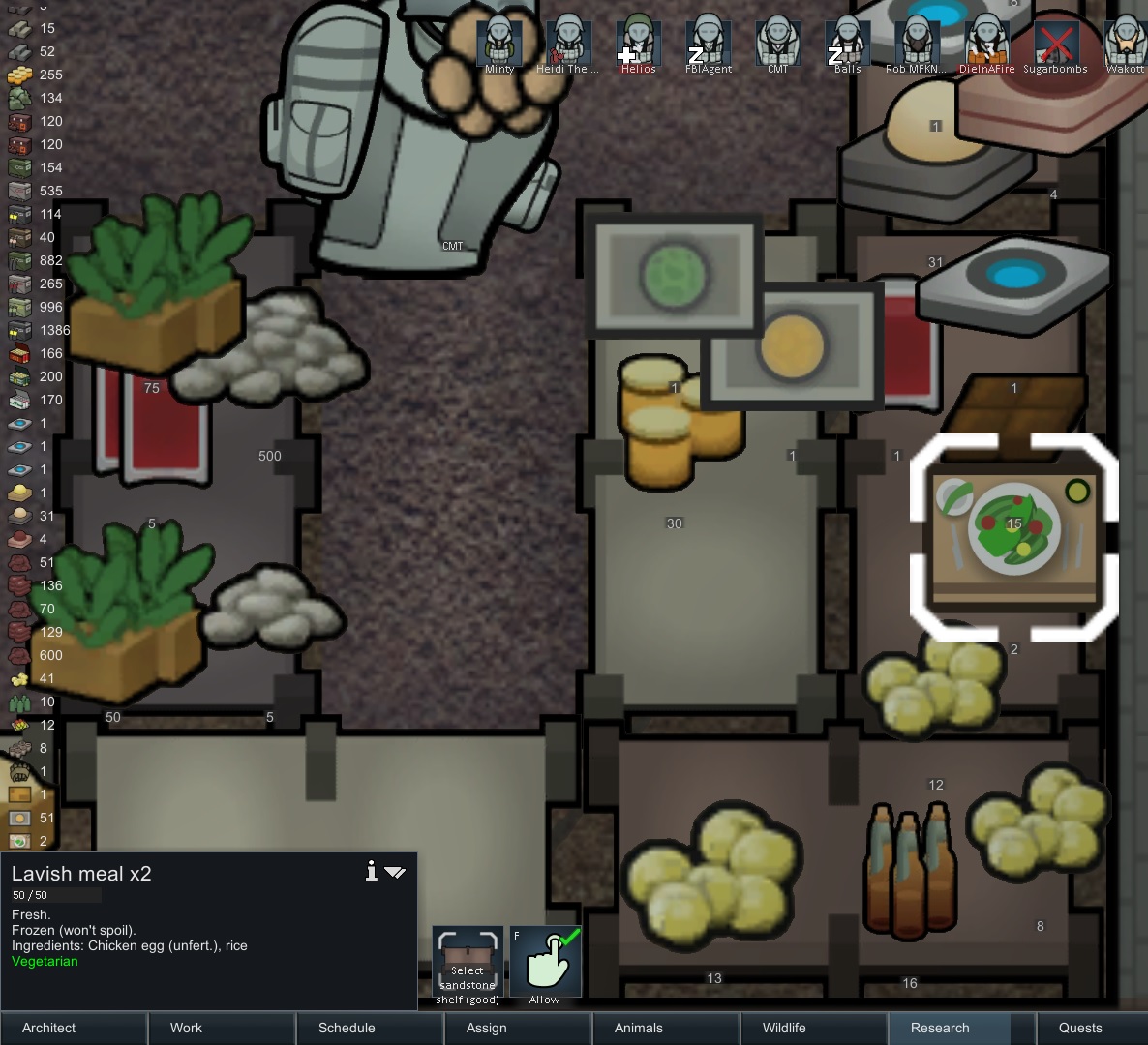Pick colonist Wakott's portrait
The width and height of the screenshot is (1148, 1045).
1125,44
